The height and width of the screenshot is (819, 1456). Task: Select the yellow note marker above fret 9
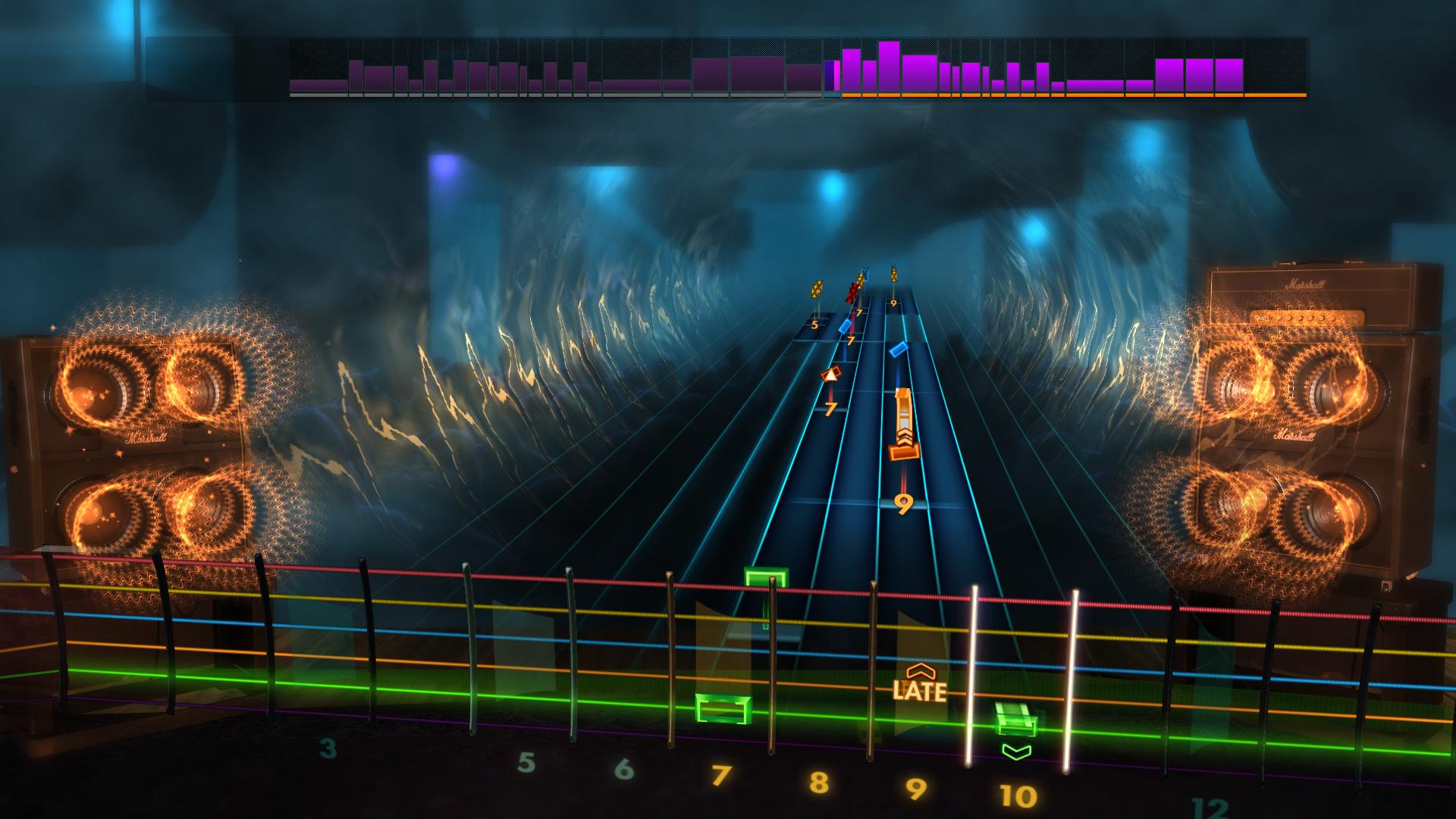893,277
